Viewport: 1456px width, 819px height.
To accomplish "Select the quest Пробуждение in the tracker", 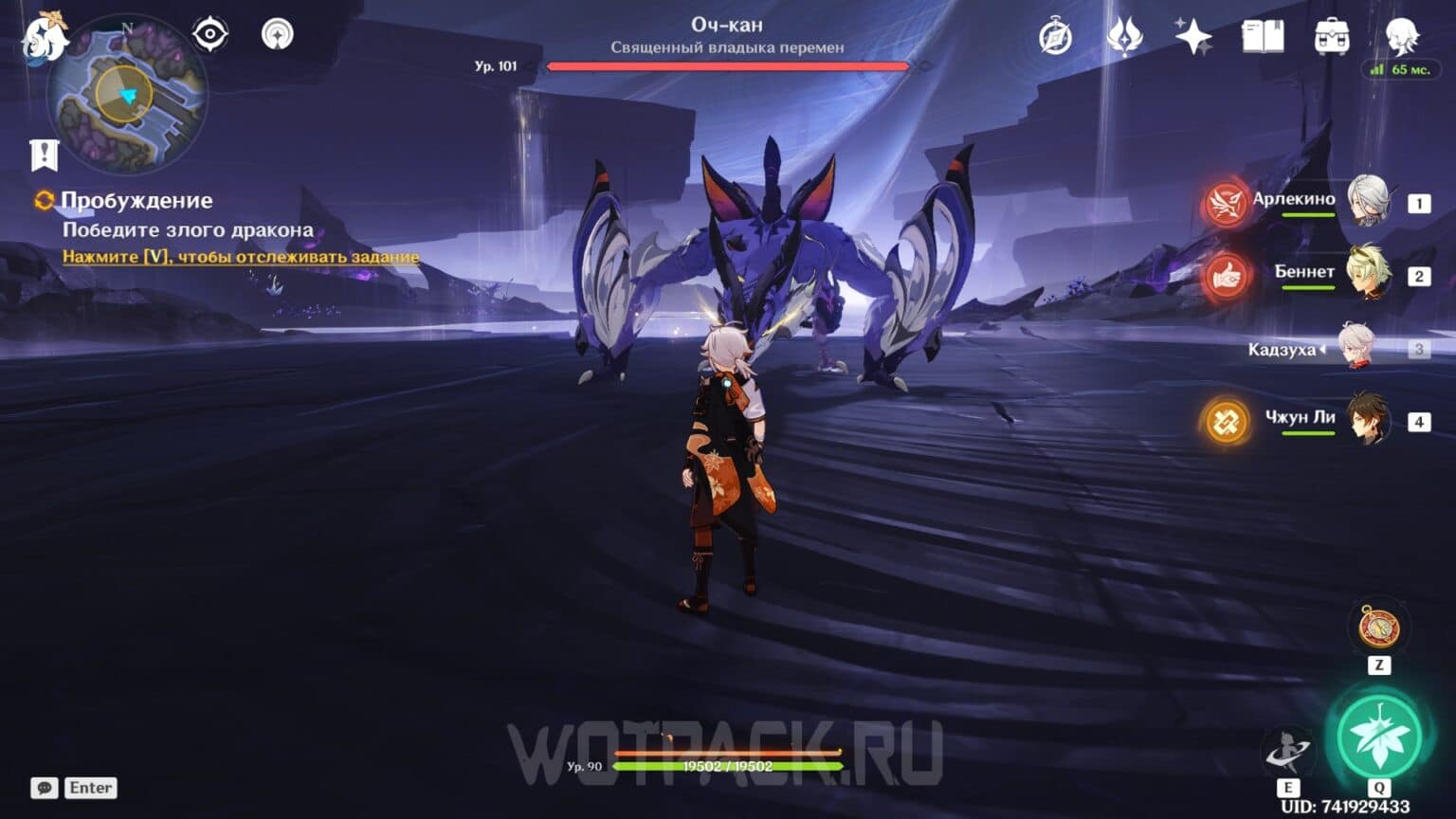I will (136, 201).
